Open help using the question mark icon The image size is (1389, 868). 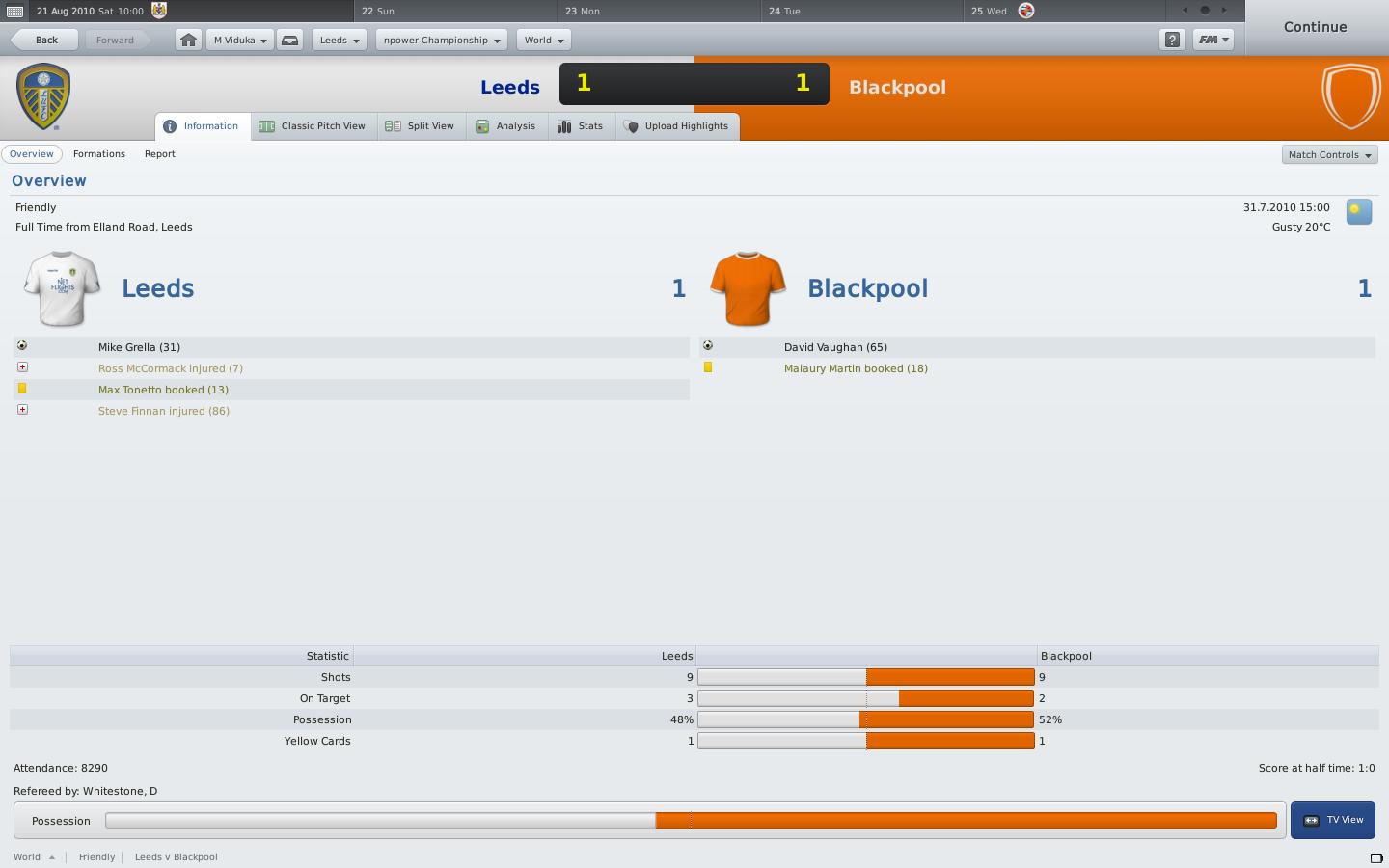coord(1172,41)
